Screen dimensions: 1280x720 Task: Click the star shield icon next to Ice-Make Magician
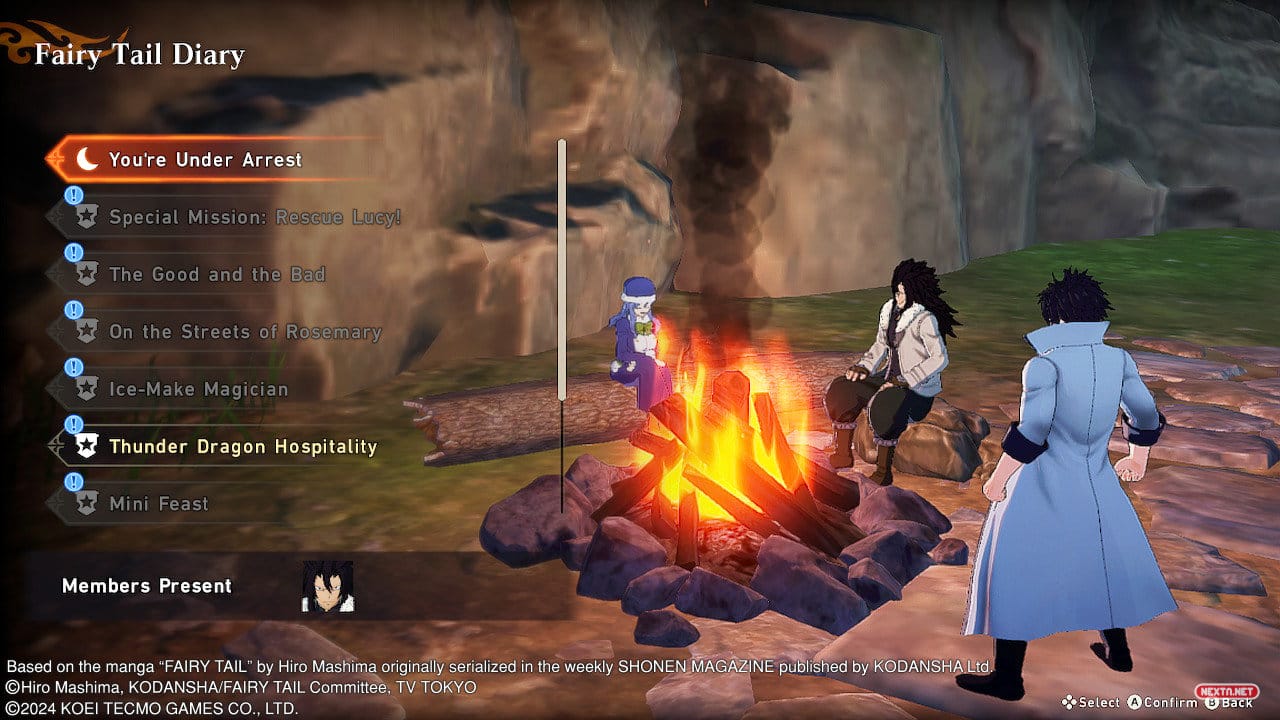(87, 388)
